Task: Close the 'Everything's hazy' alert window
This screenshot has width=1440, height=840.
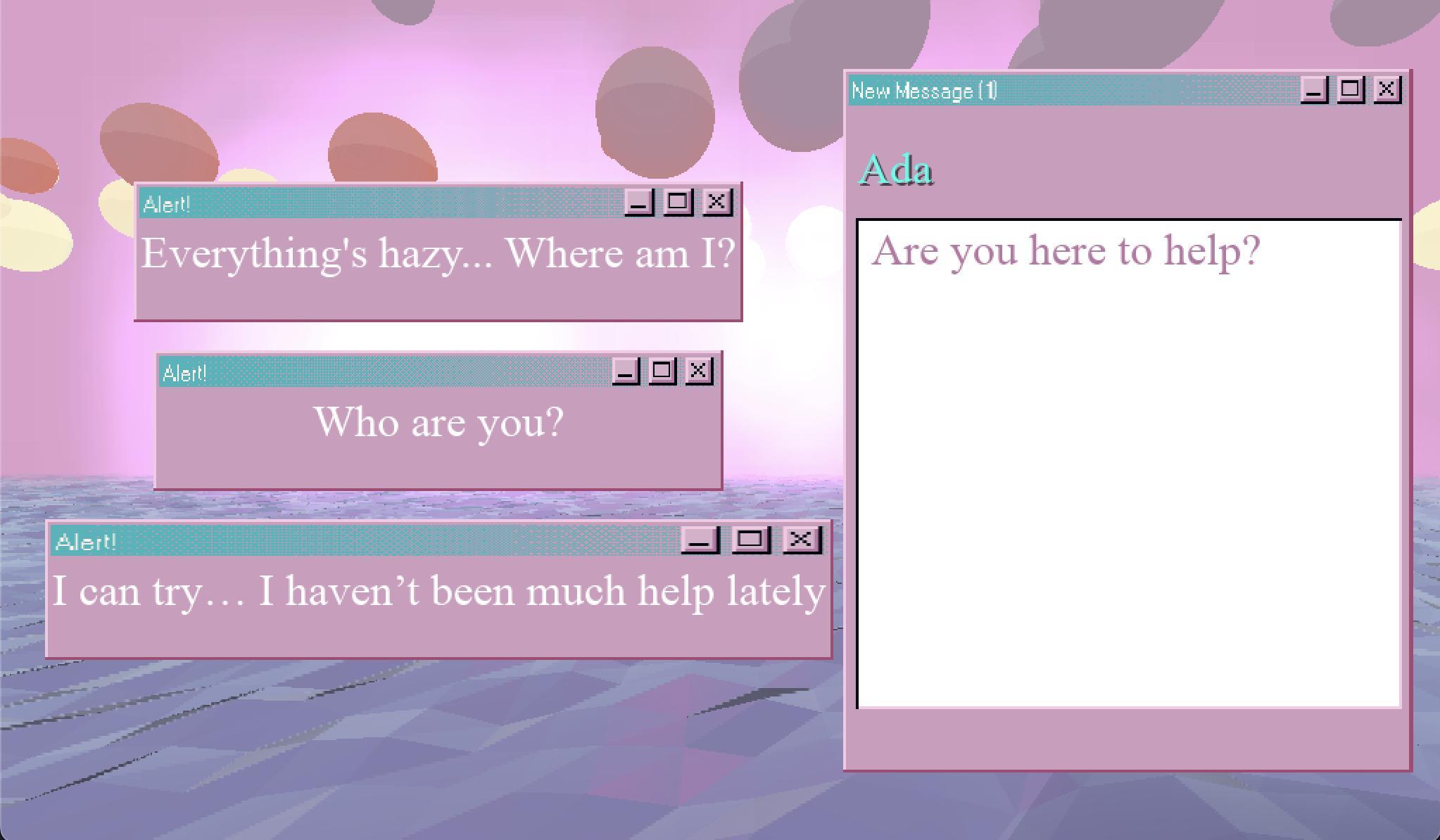Action: pos(716,203)
